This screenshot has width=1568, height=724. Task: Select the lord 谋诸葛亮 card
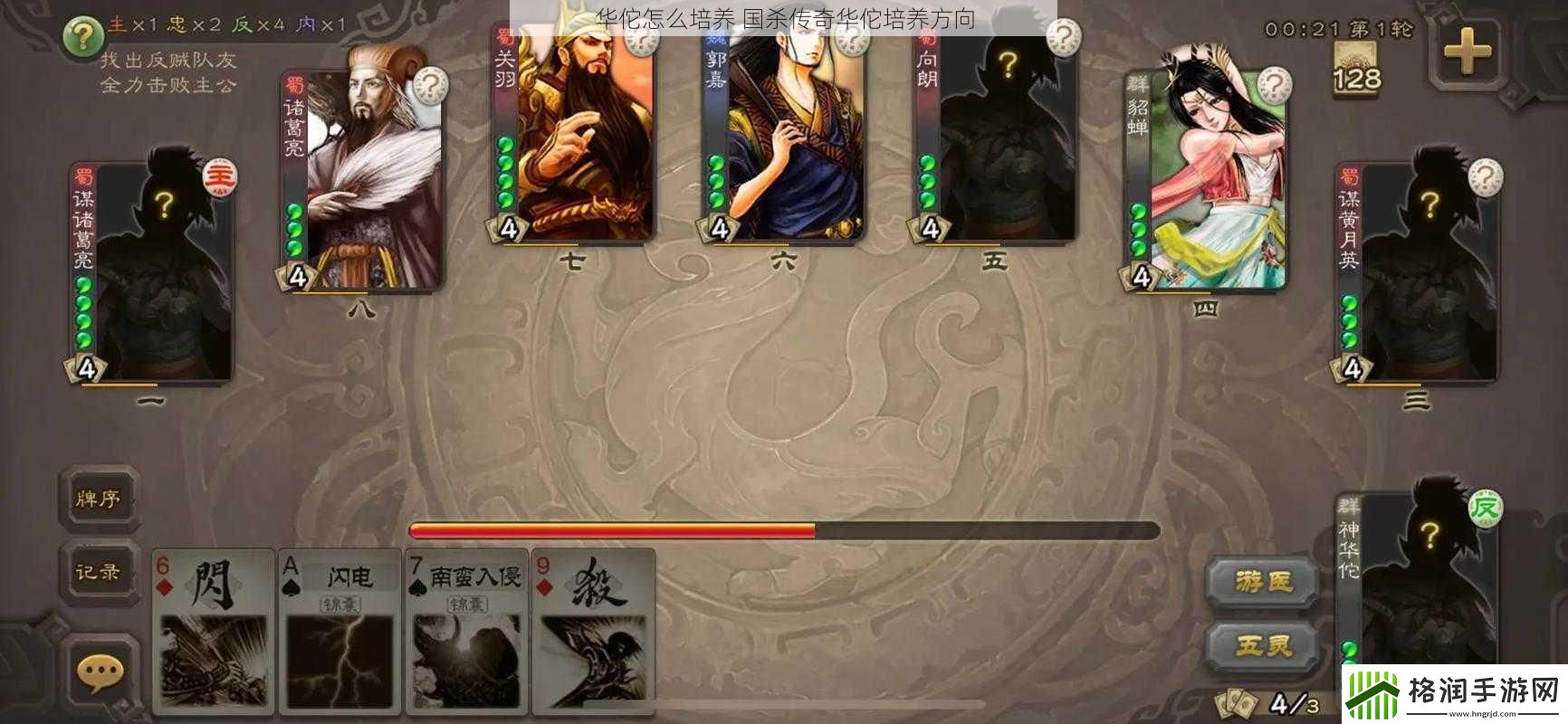(154, 271)
